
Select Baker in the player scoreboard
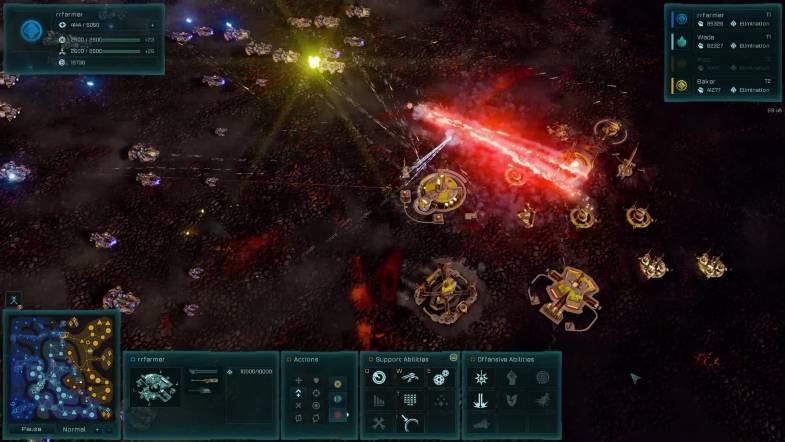tap(723, 85)
